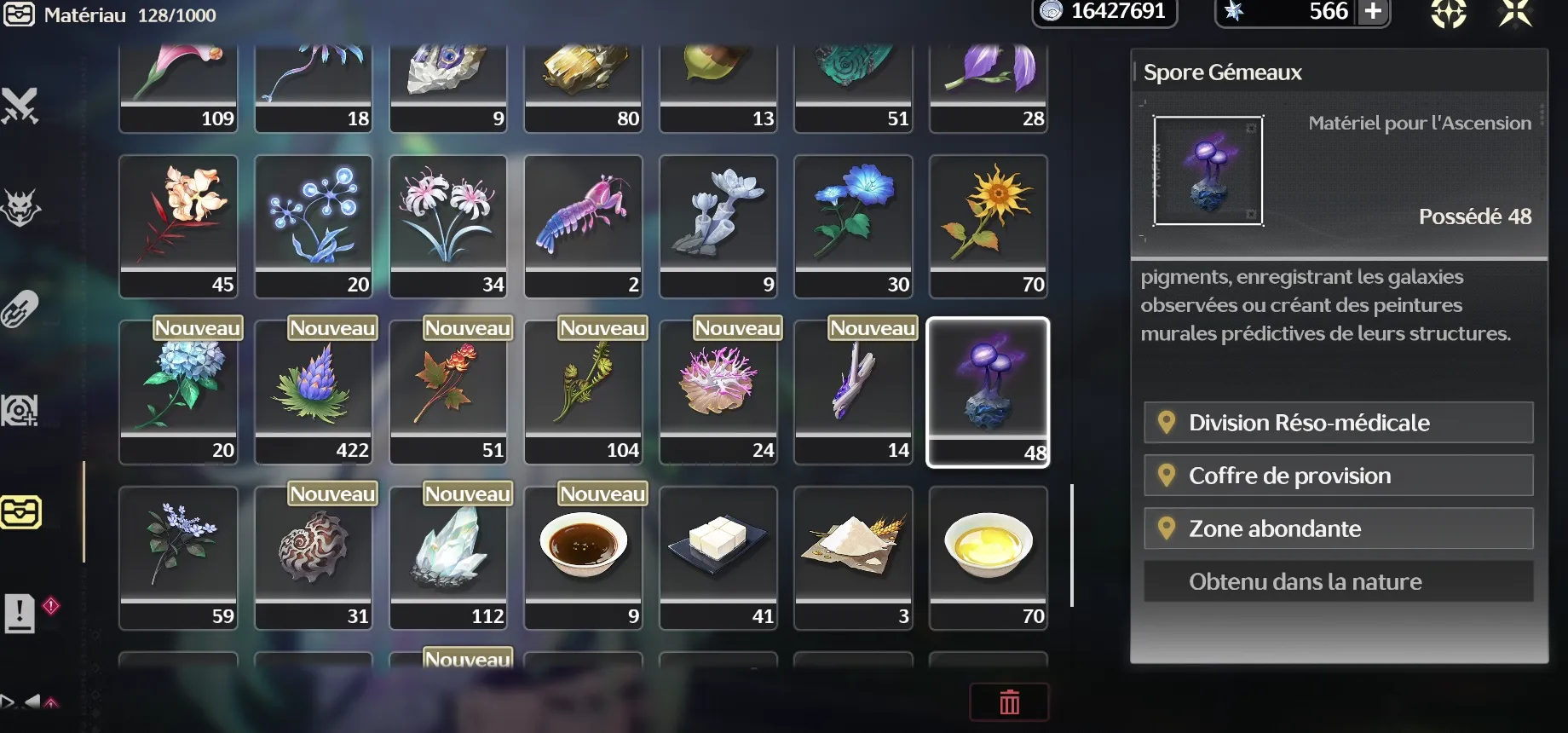The width and height of the screenshot is (1568, 733).
Task: Close the inventory with the X icon
Action: tap(1515, 14)
